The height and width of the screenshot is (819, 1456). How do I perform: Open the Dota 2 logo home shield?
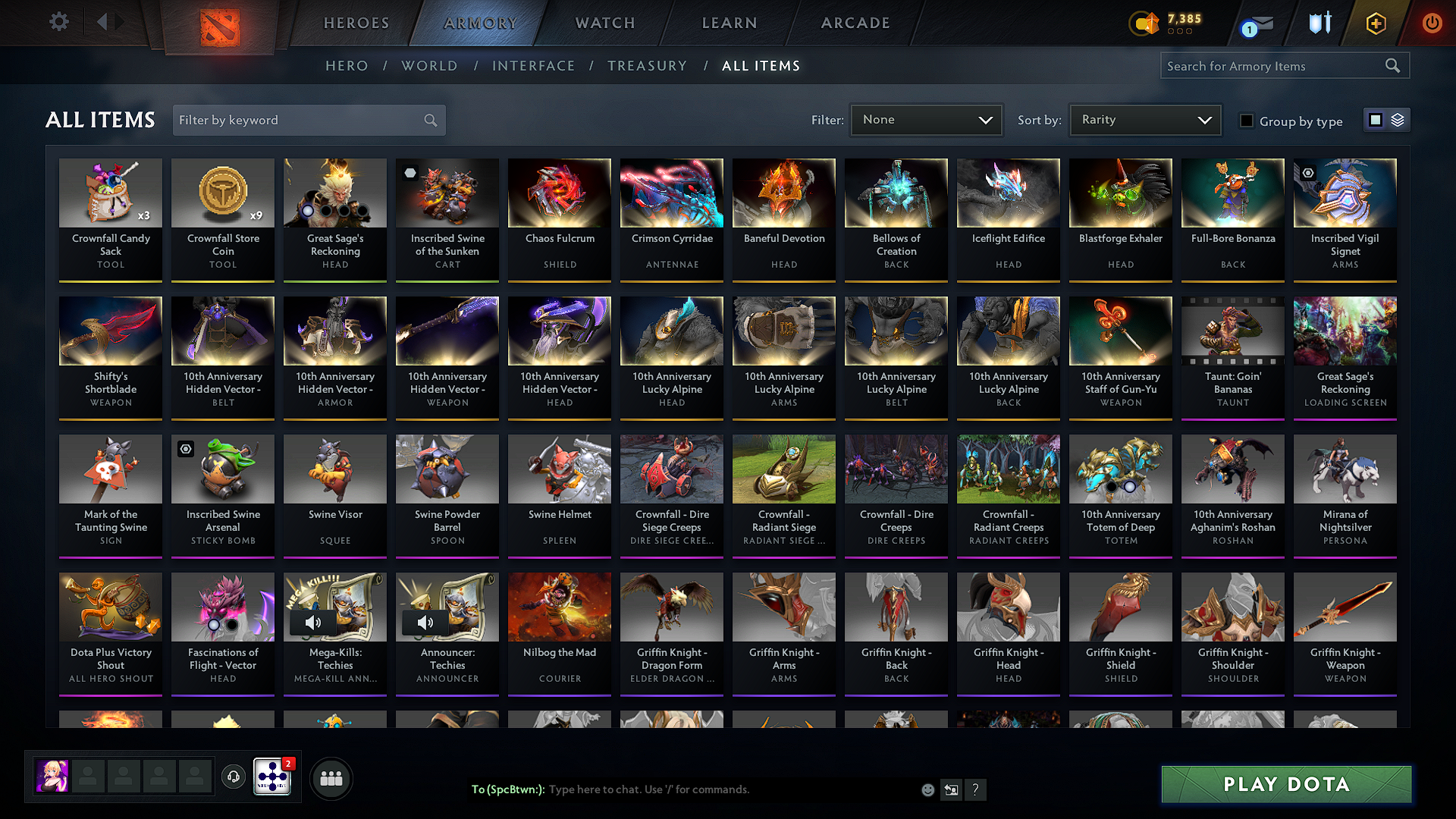[x=219, y=22]
